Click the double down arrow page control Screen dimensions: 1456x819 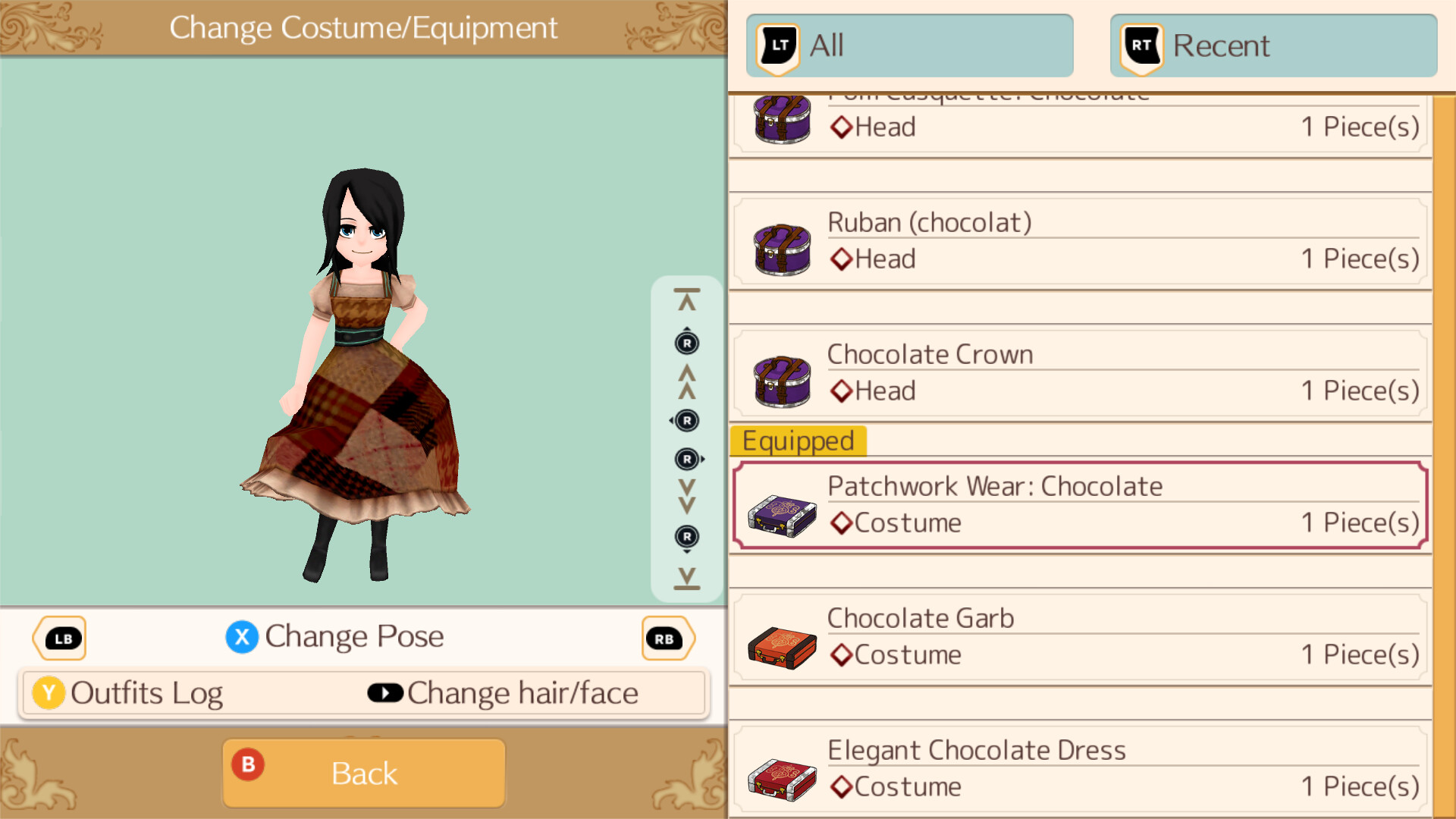pyautogui.click(x=687, y=497)
